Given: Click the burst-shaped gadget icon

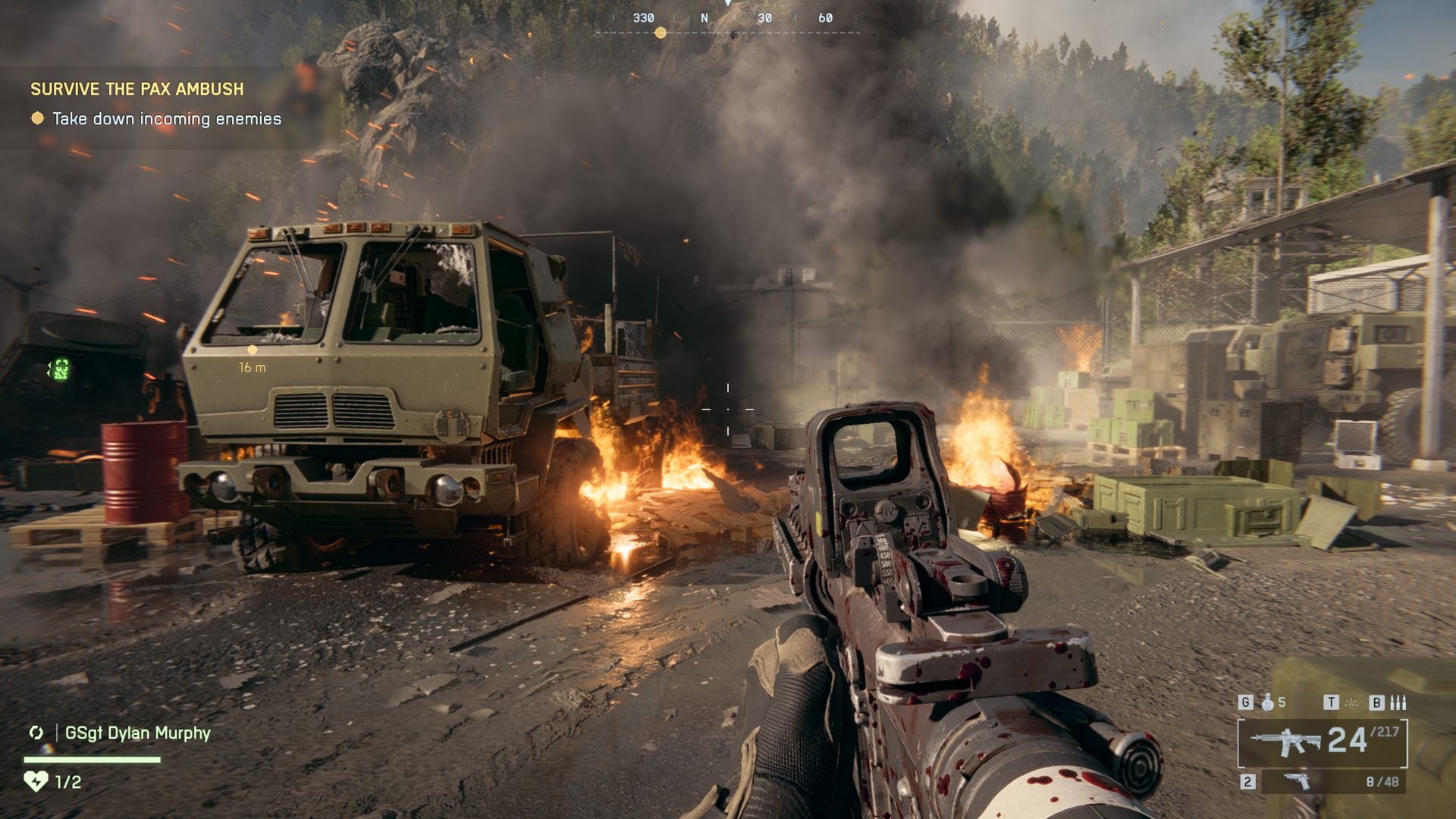Looking at the screenshot, I should pyautogui.click(x=1351, y=702).
